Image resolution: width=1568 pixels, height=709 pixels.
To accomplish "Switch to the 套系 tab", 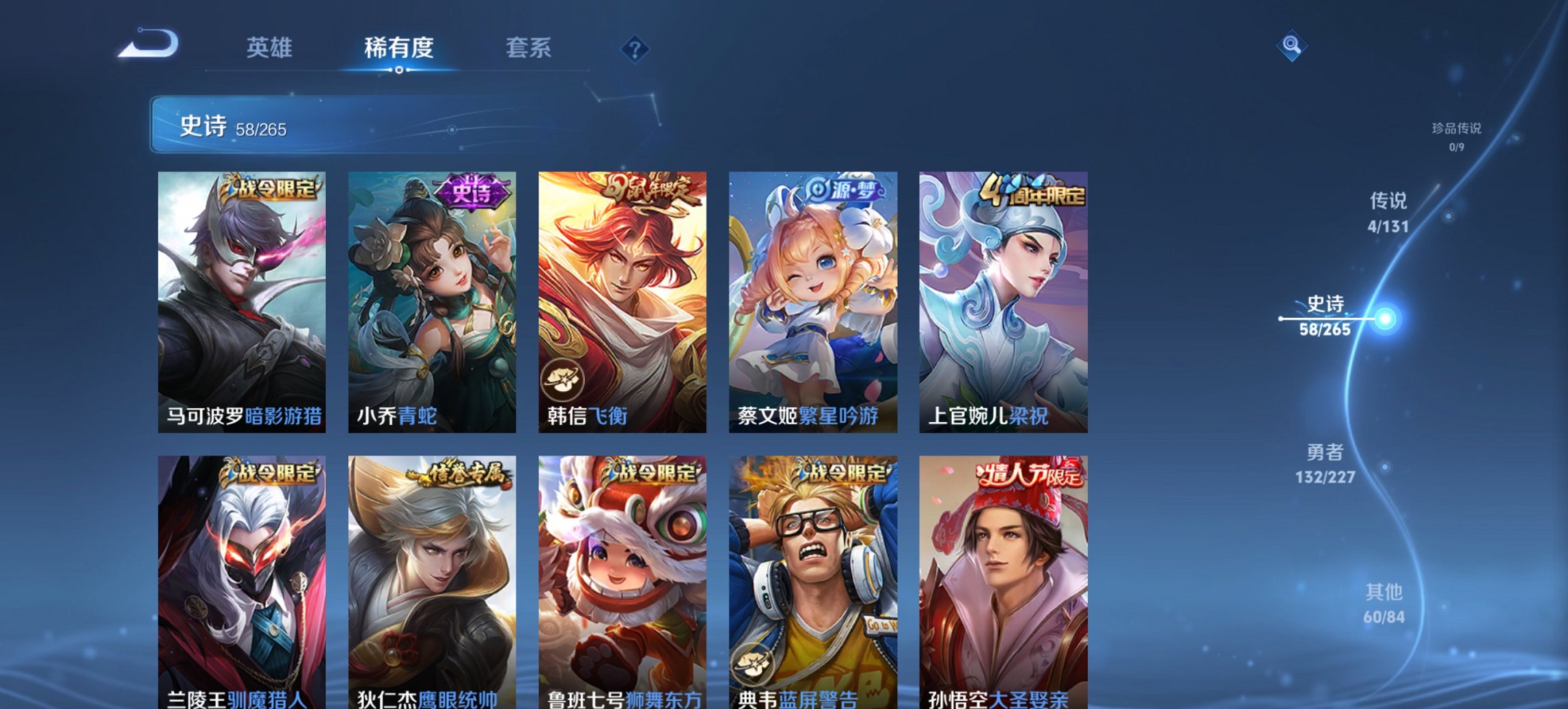I will pyautogui.click(x=529, y=47).
